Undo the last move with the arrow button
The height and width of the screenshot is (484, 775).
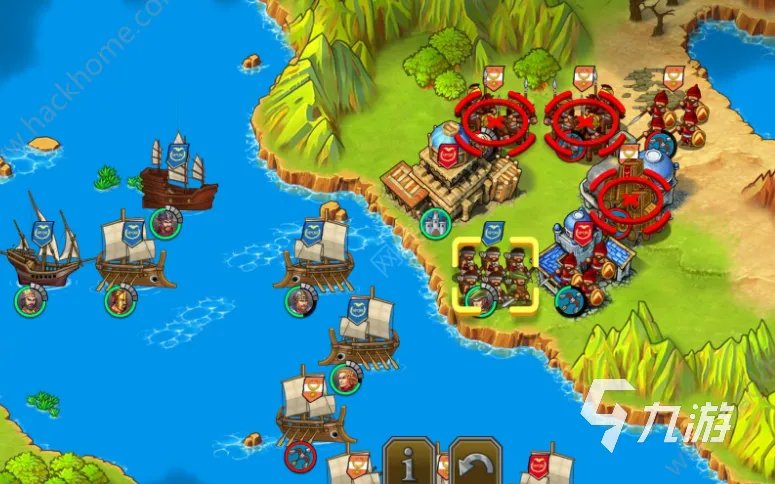[474, 462]
